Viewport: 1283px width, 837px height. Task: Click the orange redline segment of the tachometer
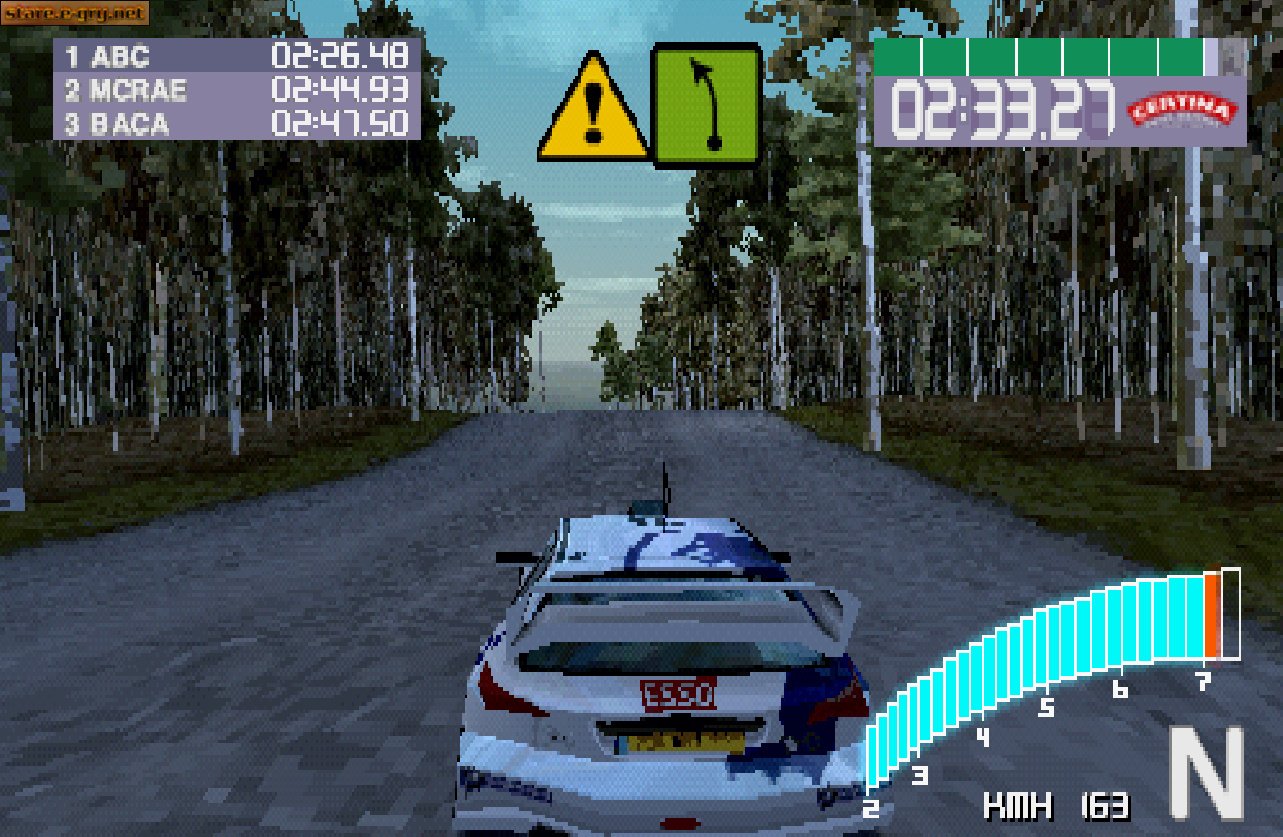point(1213,615)
